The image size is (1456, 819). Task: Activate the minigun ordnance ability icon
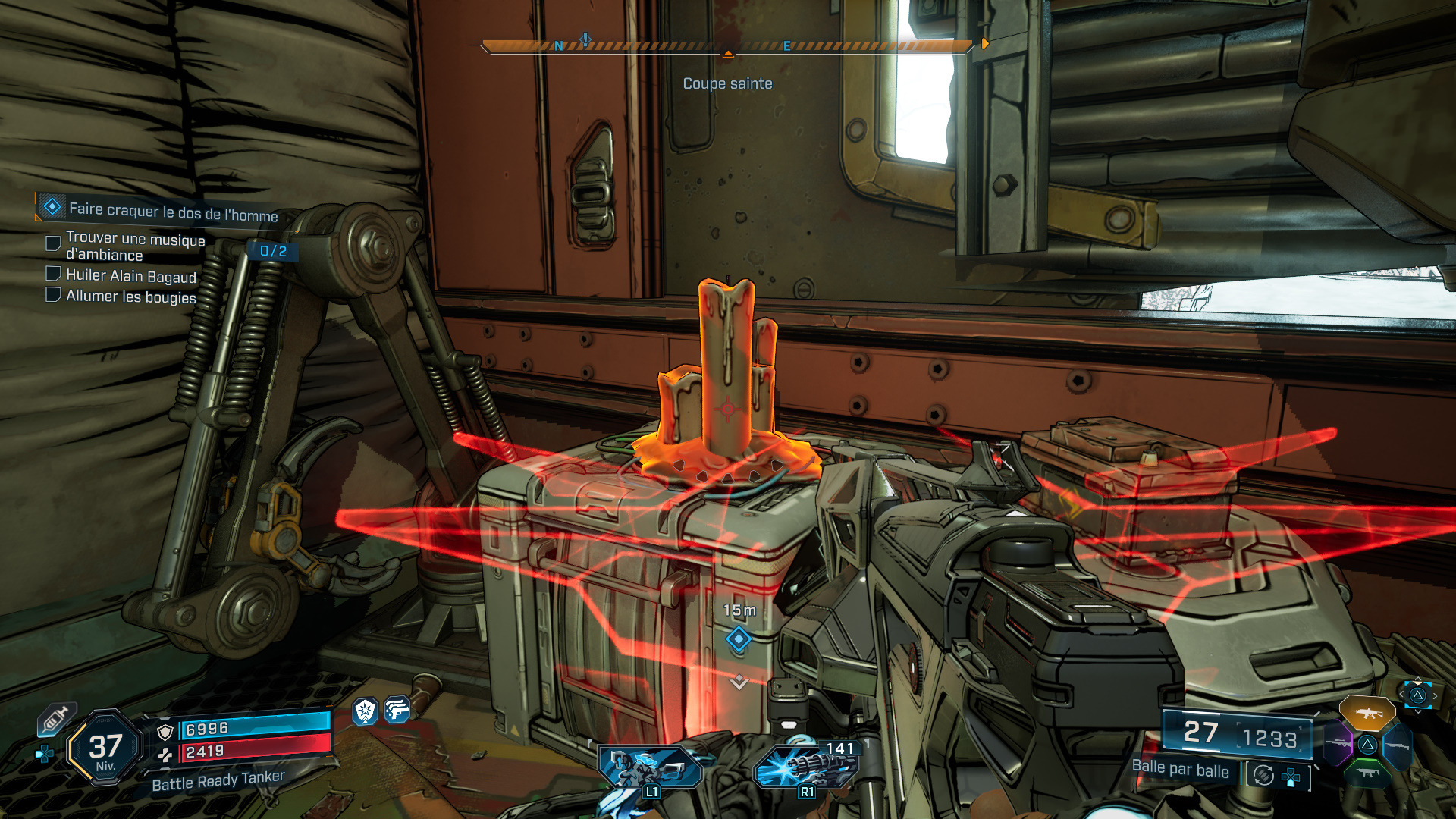tap(805, 766)
